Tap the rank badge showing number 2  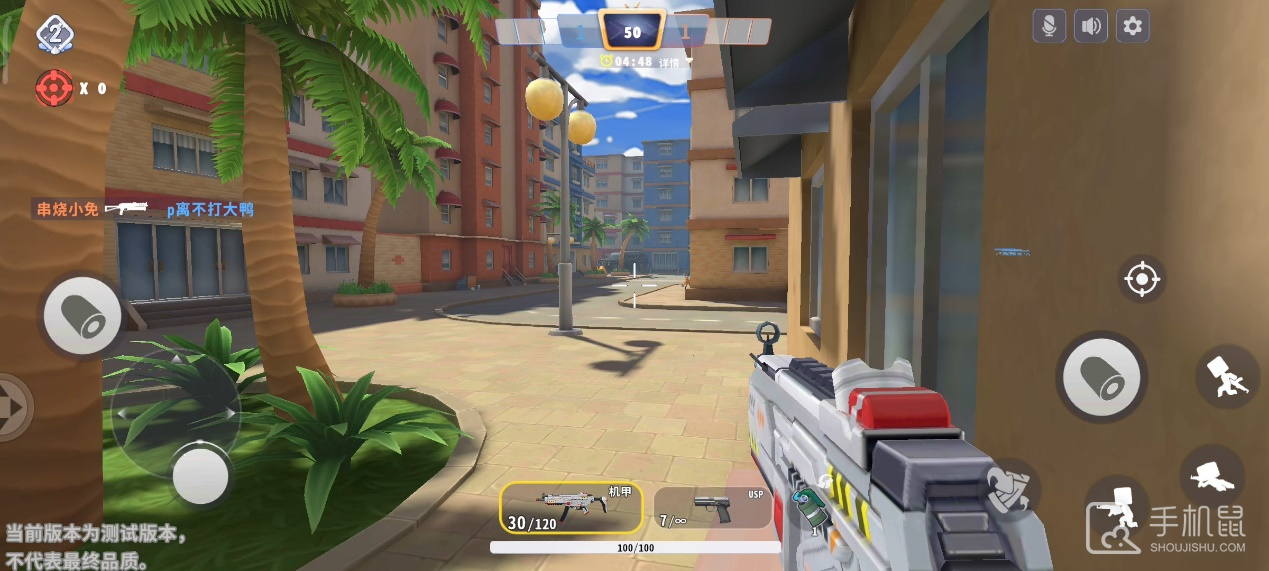point(54,34)
